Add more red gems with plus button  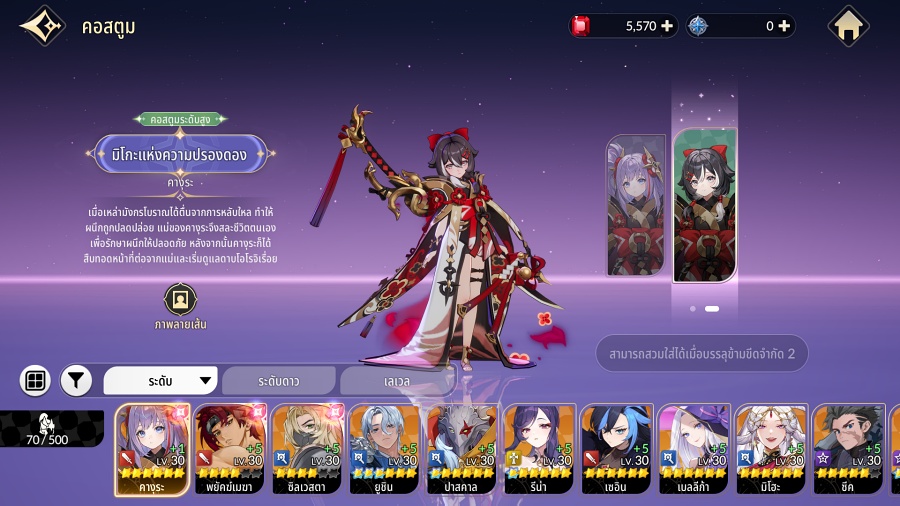point(667,26)
